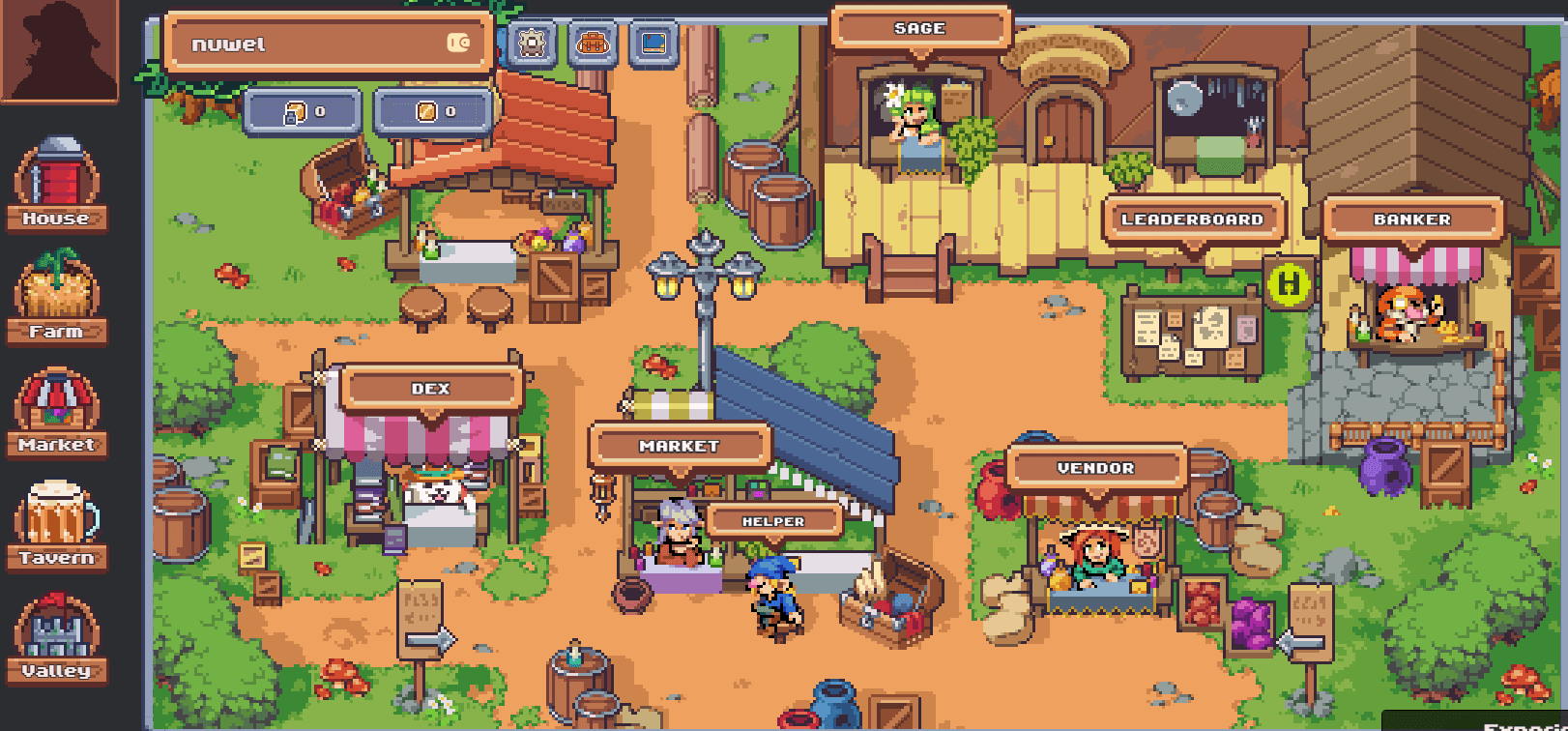
Task: Open the DEX stand
Action: pos(432,389)
